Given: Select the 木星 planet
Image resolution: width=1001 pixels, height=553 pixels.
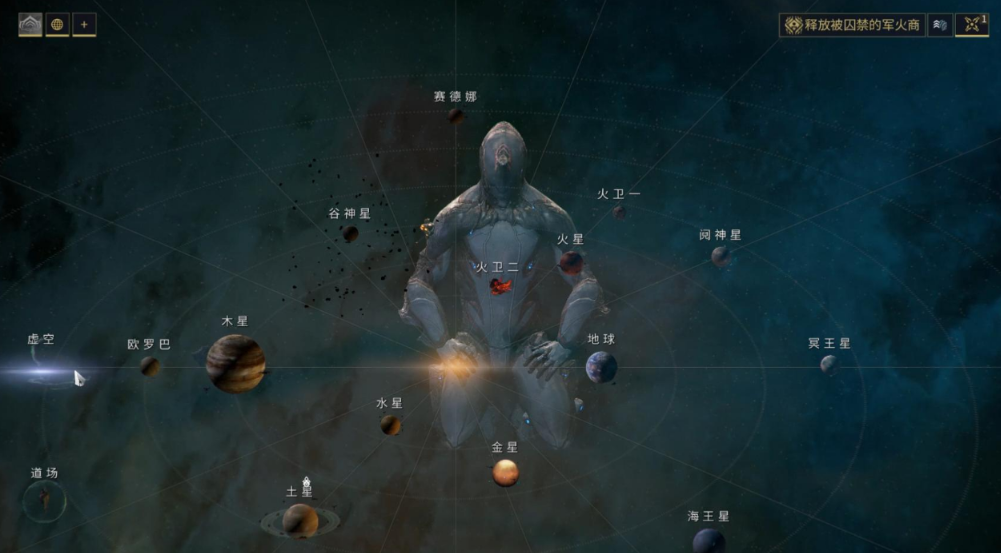Looking at the screenshot, I should click(236, 363).
